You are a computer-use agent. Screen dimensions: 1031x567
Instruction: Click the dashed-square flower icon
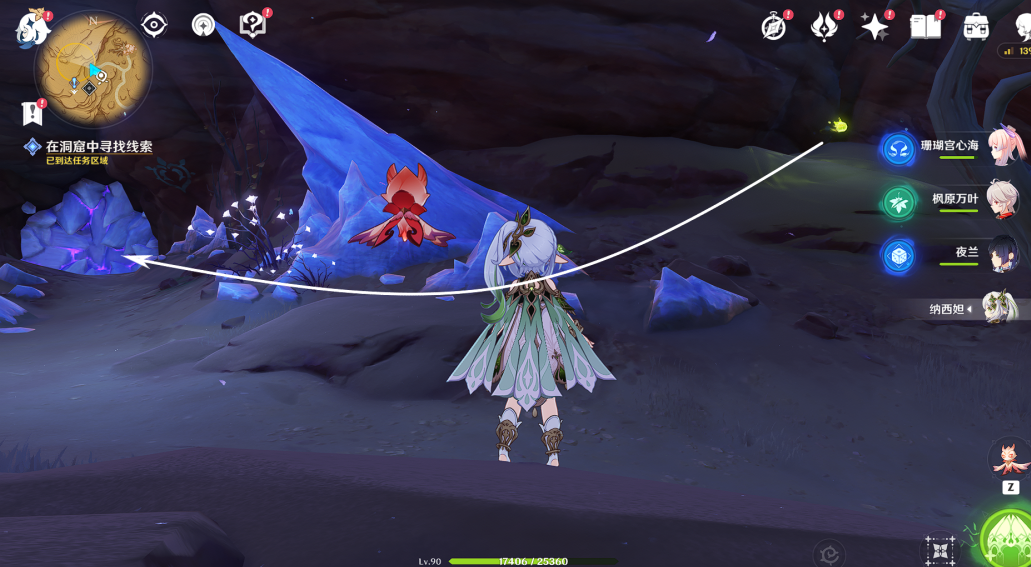[x=939, y=551]
